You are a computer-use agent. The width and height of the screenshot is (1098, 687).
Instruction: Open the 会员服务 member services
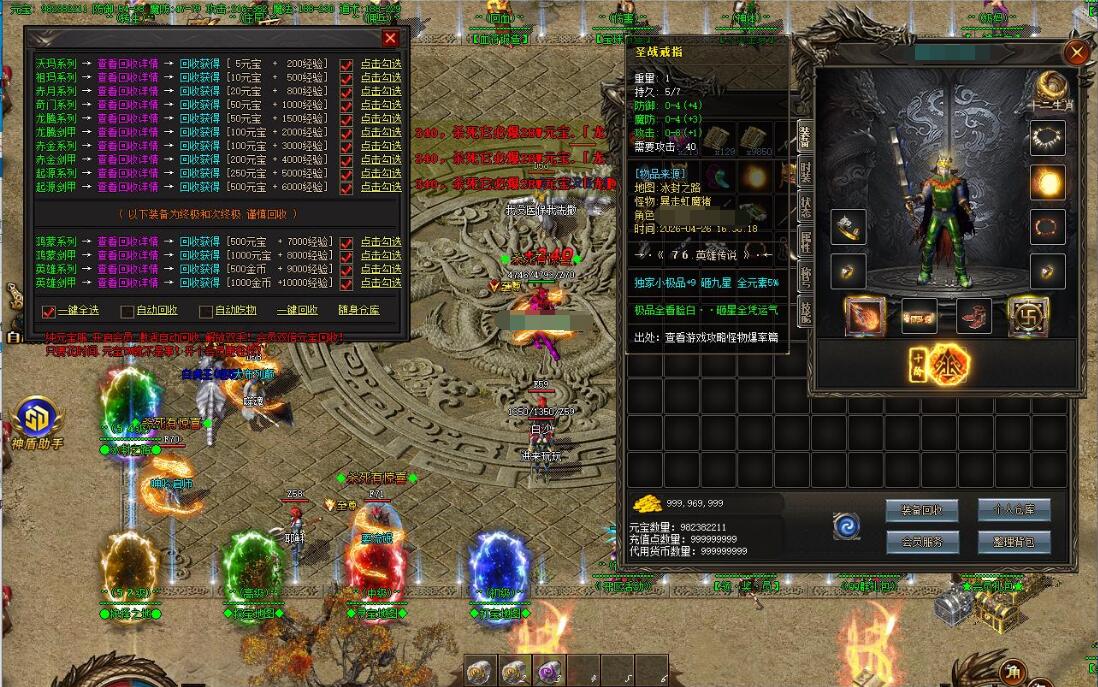pyautogui.click(x=921, y=542)
